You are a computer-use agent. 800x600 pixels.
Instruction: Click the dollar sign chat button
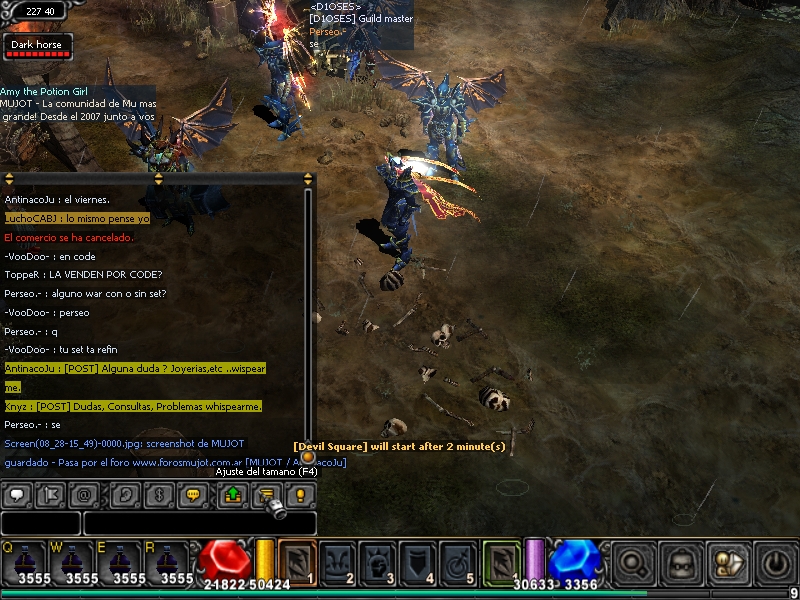[158, 495]
